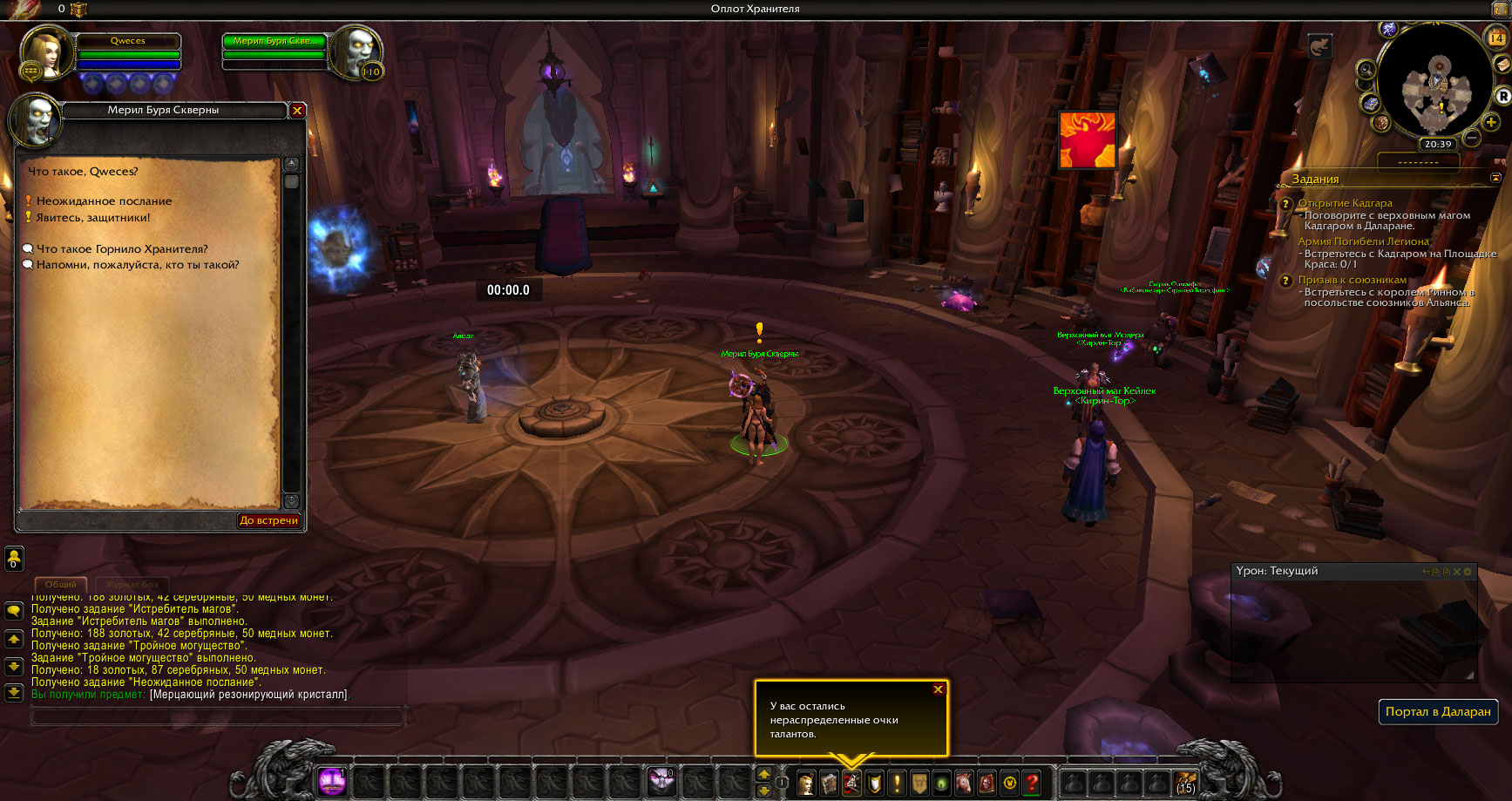
Task: Open the spellbook micro-menu icon
Action: (x=828, y=783)
